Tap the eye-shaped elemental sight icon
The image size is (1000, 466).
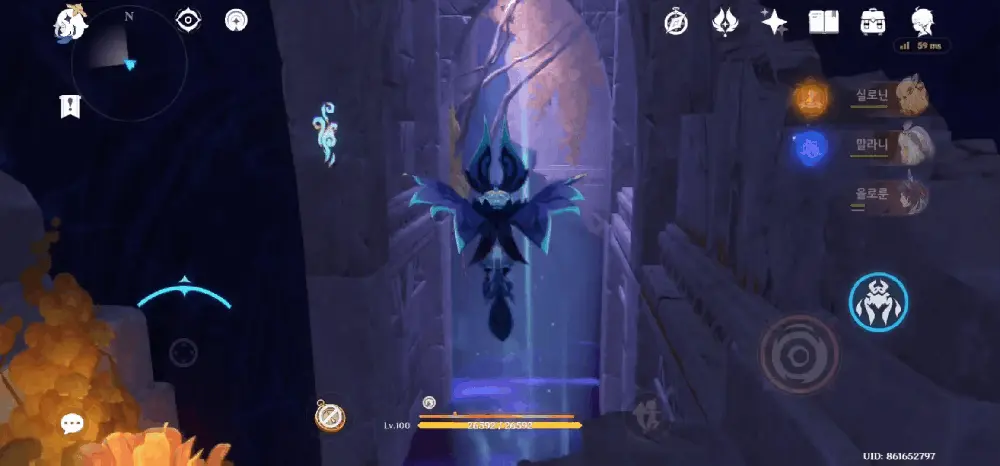coord(188,20)
